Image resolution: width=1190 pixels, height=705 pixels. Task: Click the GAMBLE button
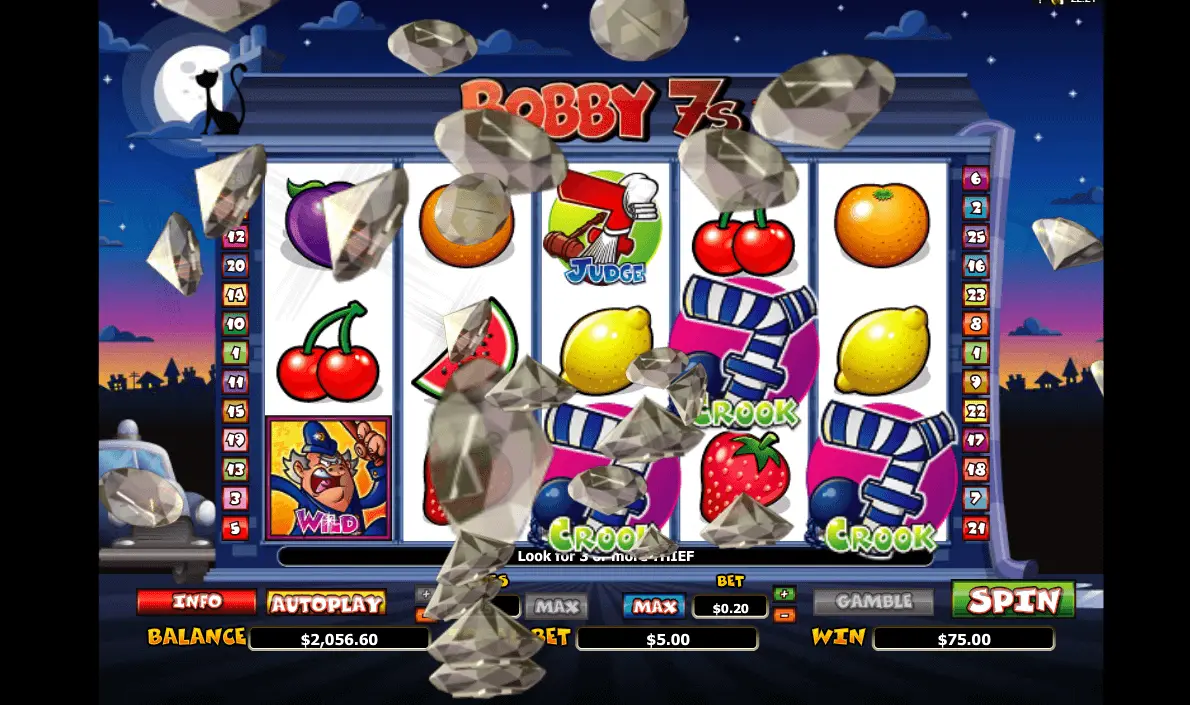click(873, 602)
